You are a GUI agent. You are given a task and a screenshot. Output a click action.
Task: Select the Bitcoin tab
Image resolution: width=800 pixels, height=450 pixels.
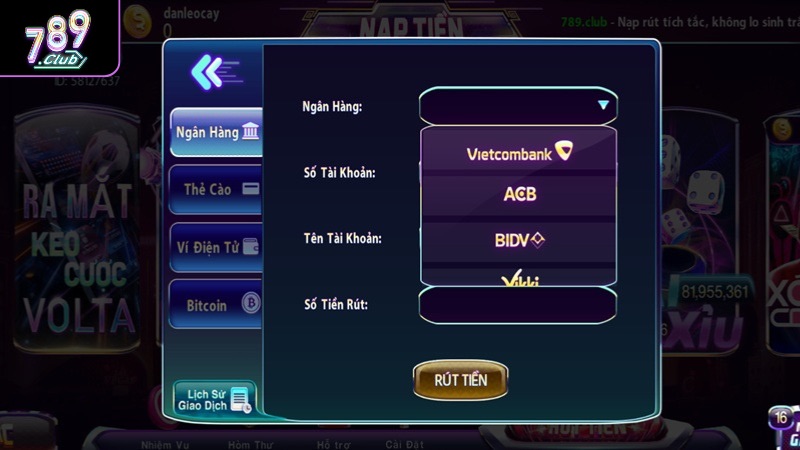click(216, 305)
